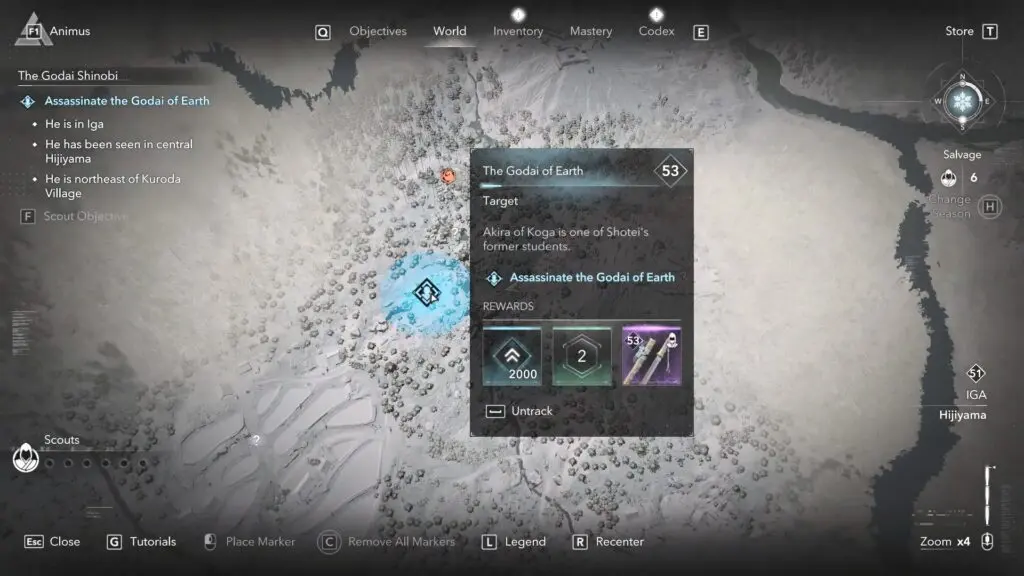Screen dimensions: 1024x576
Task: Select the Assassinate the Godai of Earth objective
Action: point(127,101)
